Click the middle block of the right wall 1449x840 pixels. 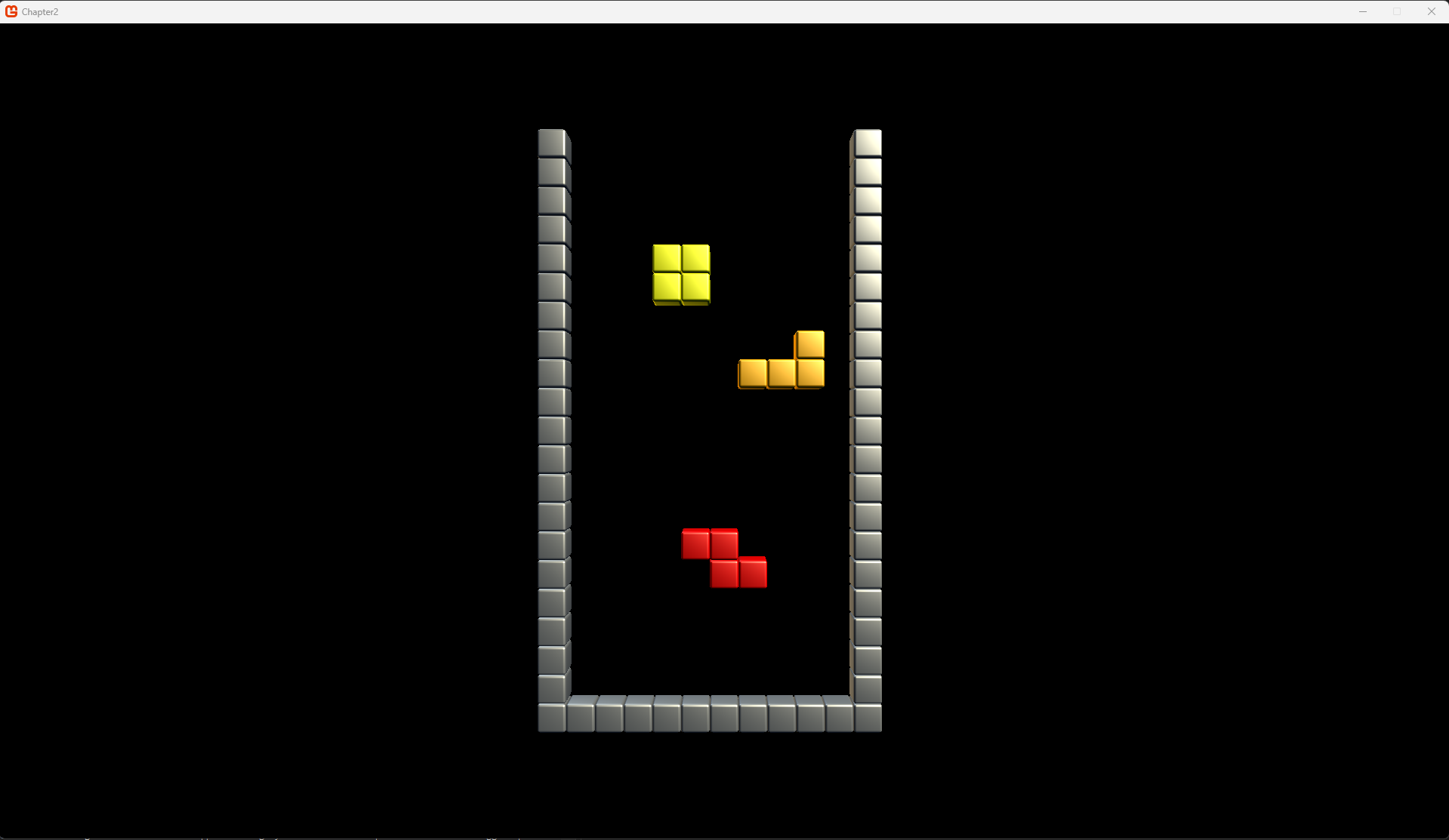point(867,430)
